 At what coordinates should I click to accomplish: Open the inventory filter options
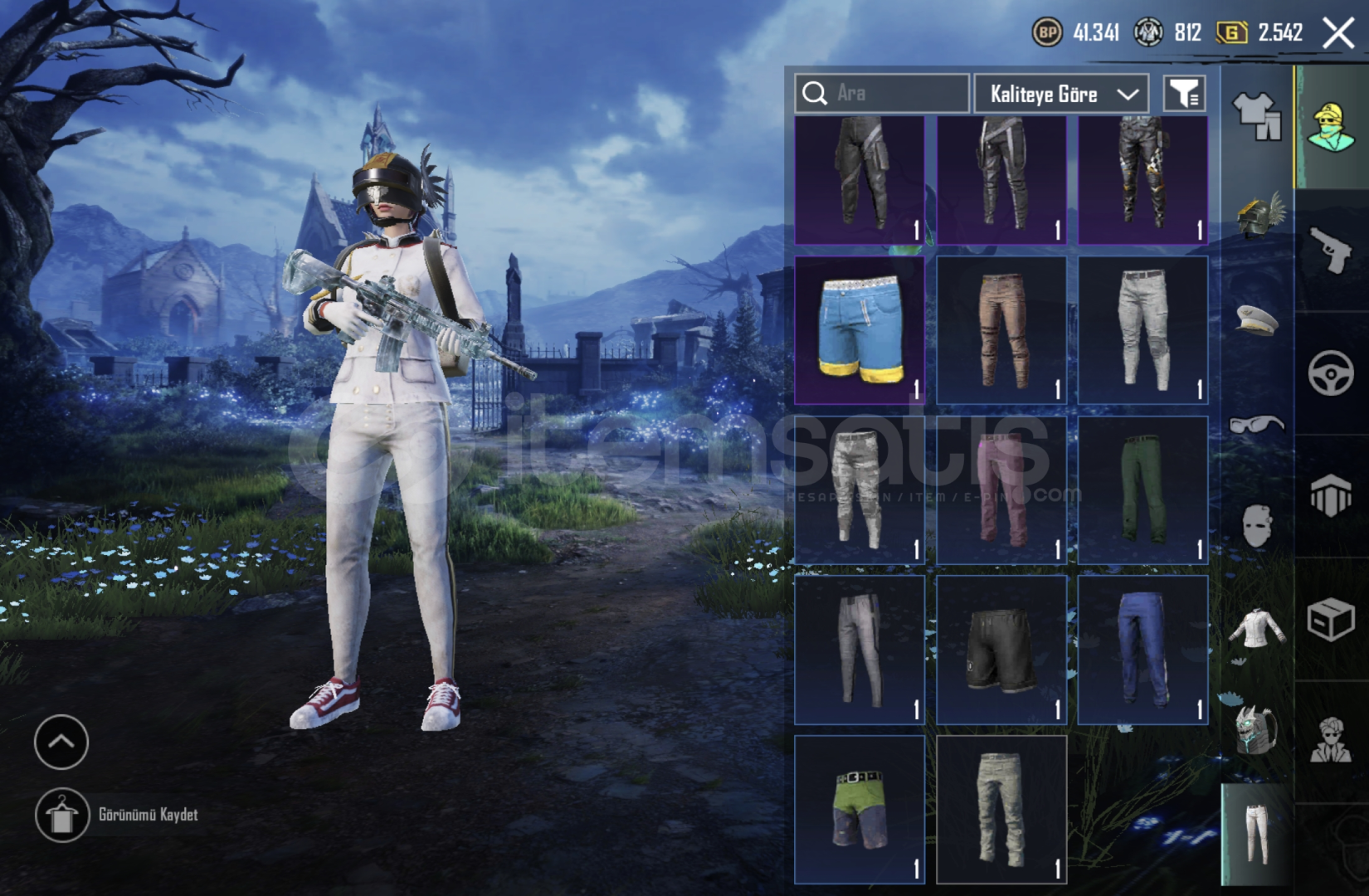point(1184,94)
